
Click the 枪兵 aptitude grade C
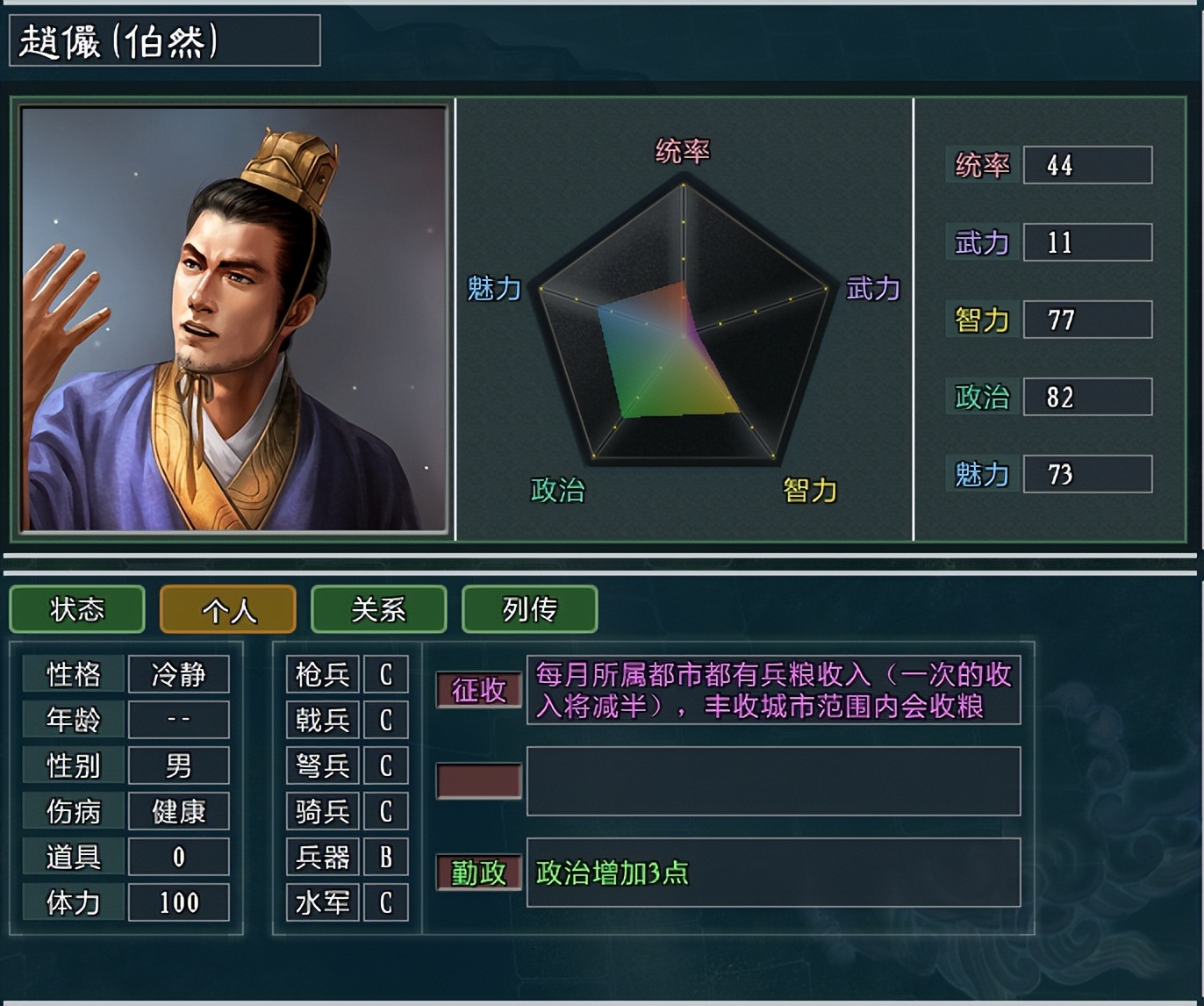[386, 674]
